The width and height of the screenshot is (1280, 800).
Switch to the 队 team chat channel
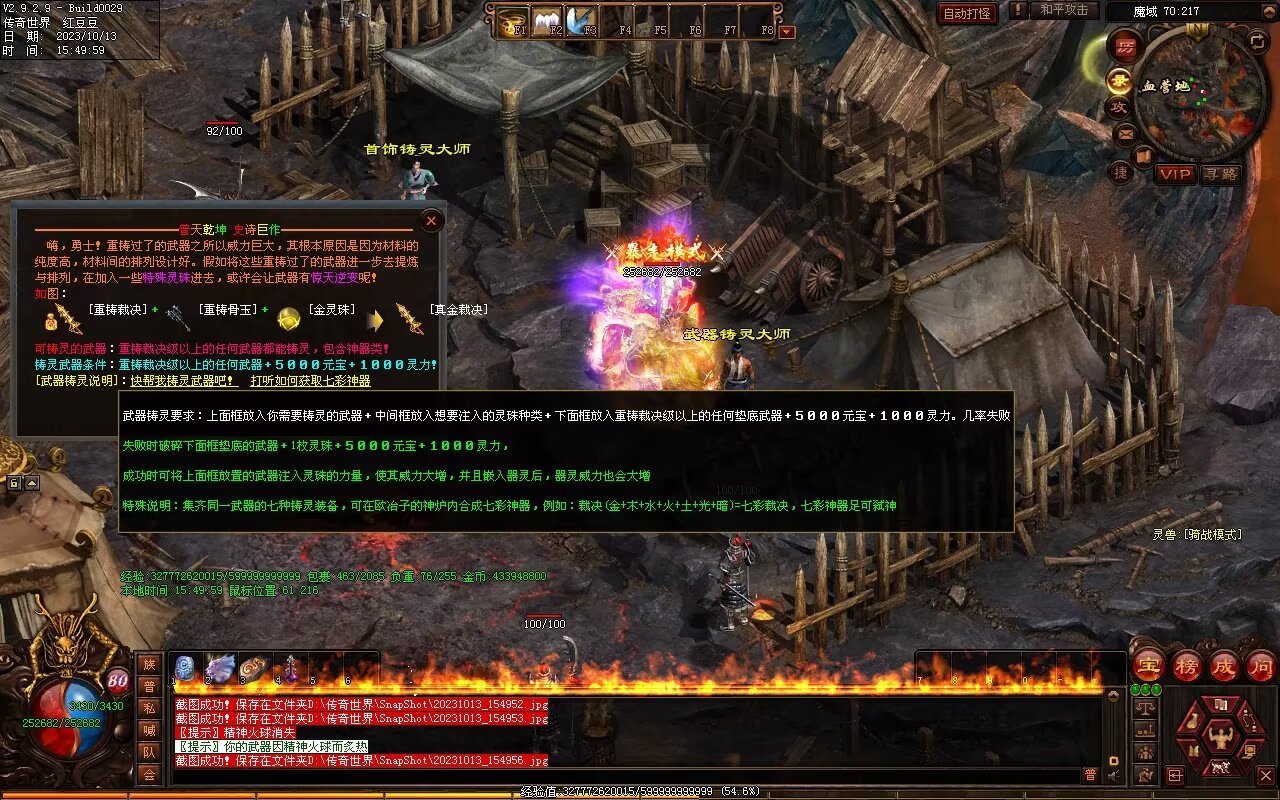[x=149, y=752]
